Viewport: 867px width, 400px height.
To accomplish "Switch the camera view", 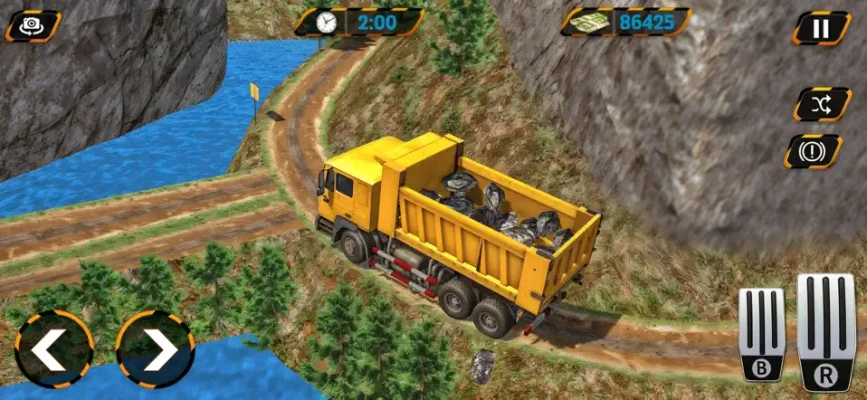I will click(x=33, y=26).
